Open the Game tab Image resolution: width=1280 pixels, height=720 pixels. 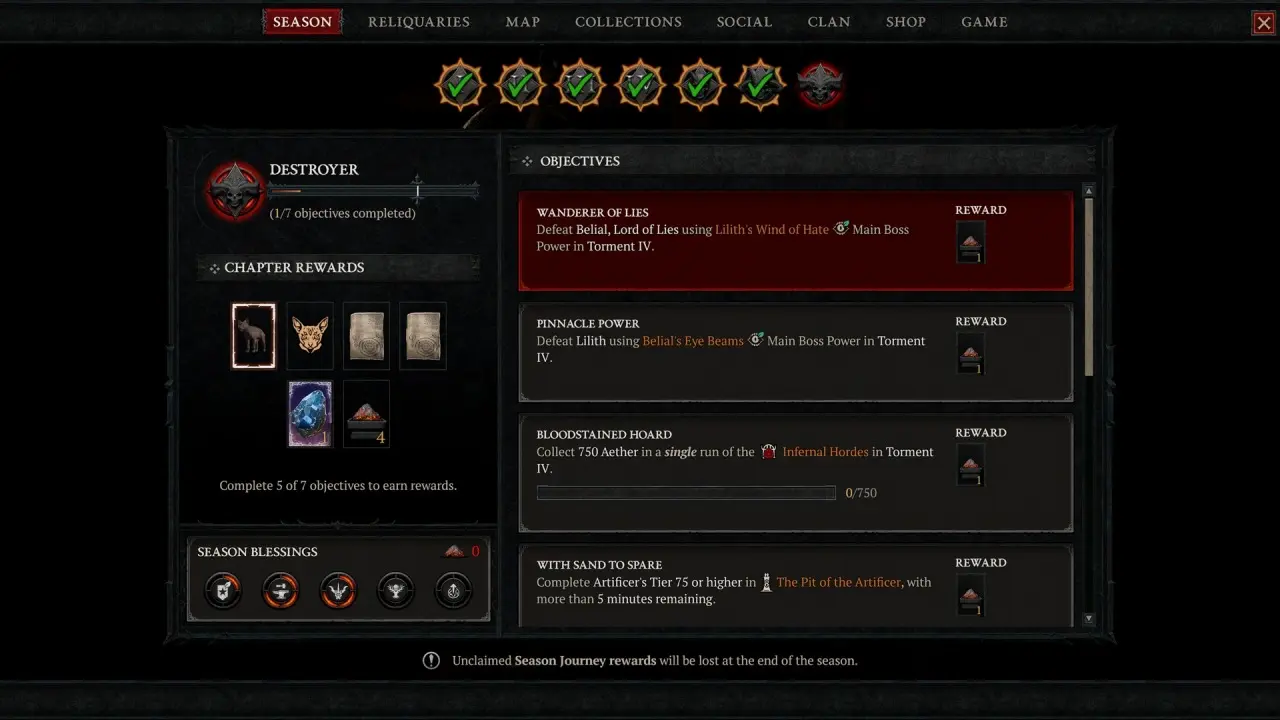[x=984, y=22]
